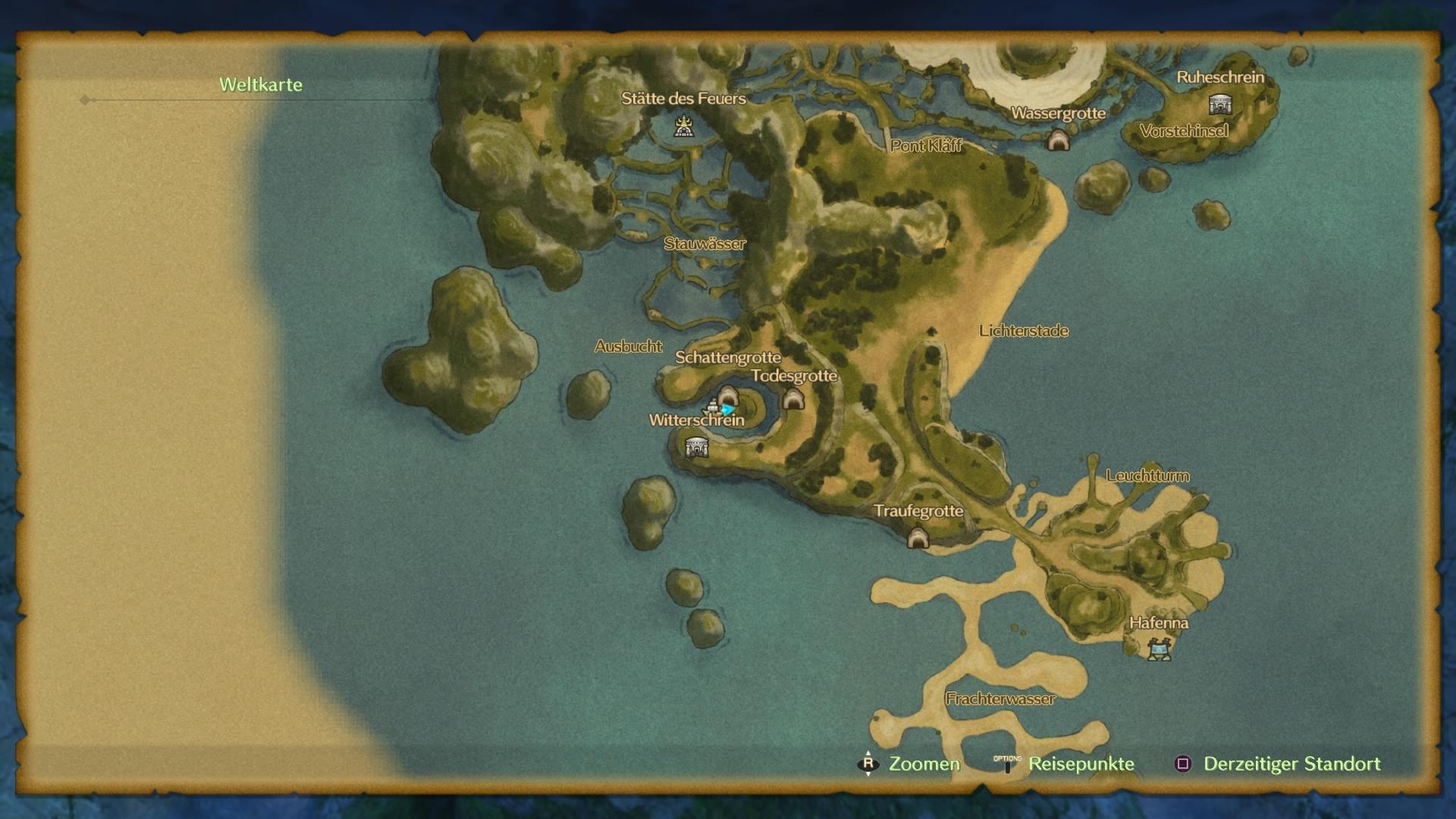1456x819 pixels.
Task: Choose the Ruheschrein shrine marker
Action: [1219, 104]
